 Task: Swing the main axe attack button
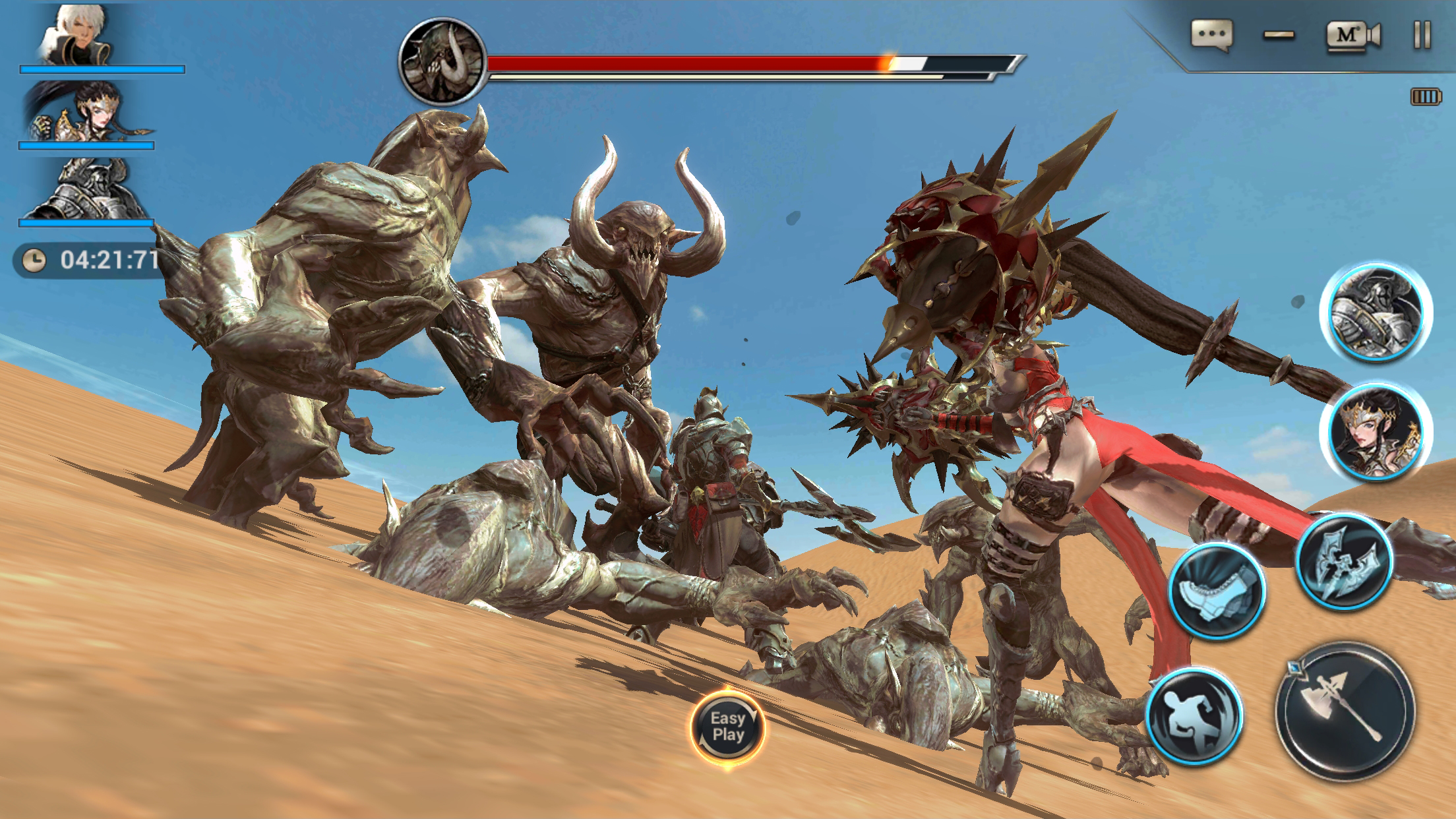point(1345,711)
